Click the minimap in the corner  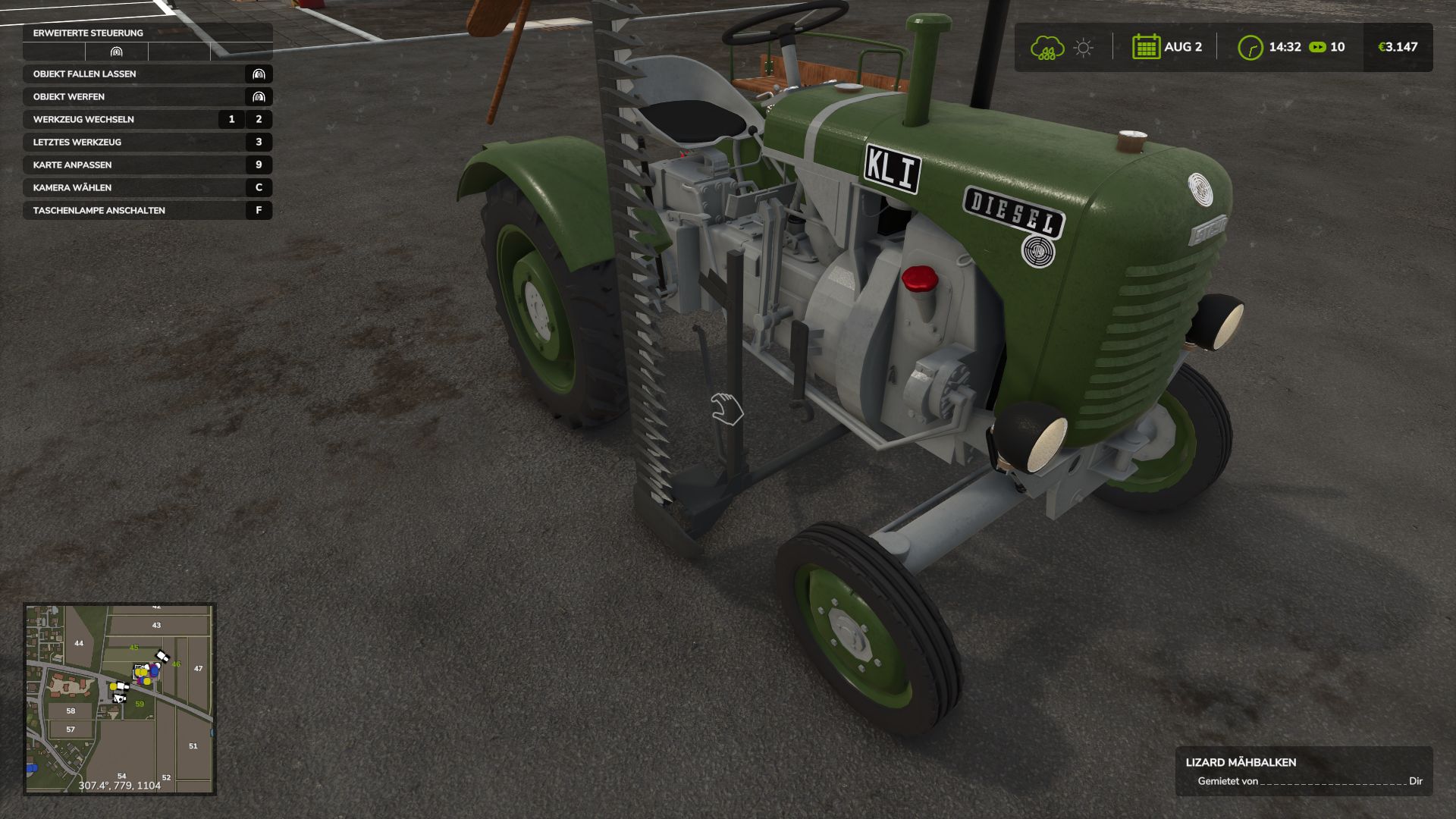tap(120, 698)
